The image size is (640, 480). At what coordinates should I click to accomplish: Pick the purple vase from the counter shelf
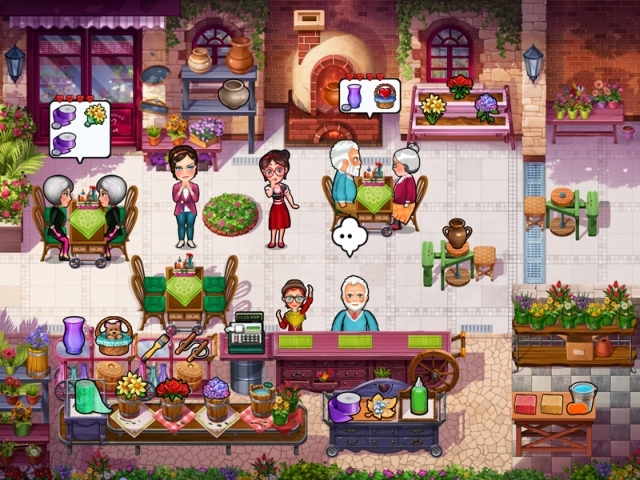(74, 335)
